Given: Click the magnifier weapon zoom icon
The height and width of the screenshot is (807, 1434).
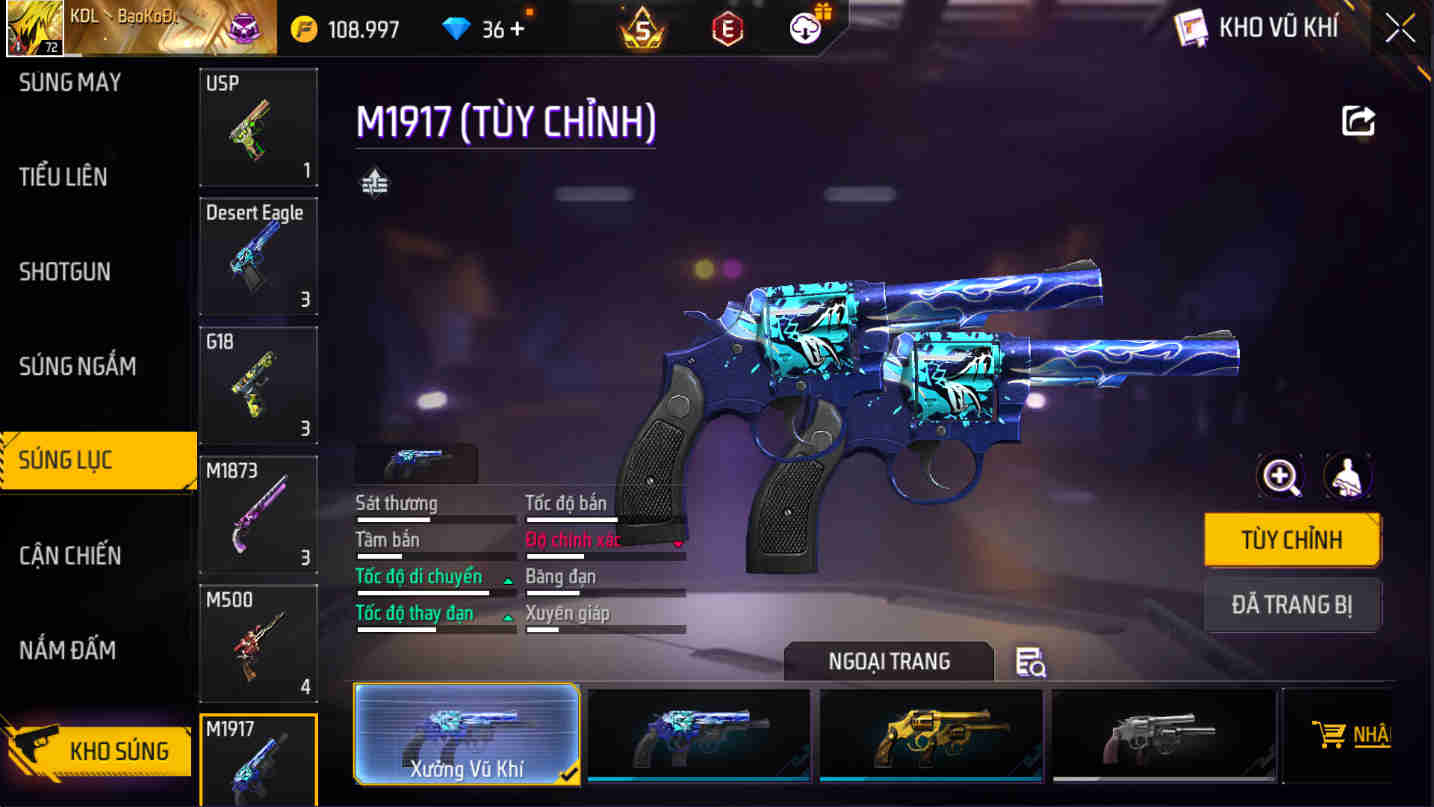Looking at the screenshot, I should [1280, 476].
